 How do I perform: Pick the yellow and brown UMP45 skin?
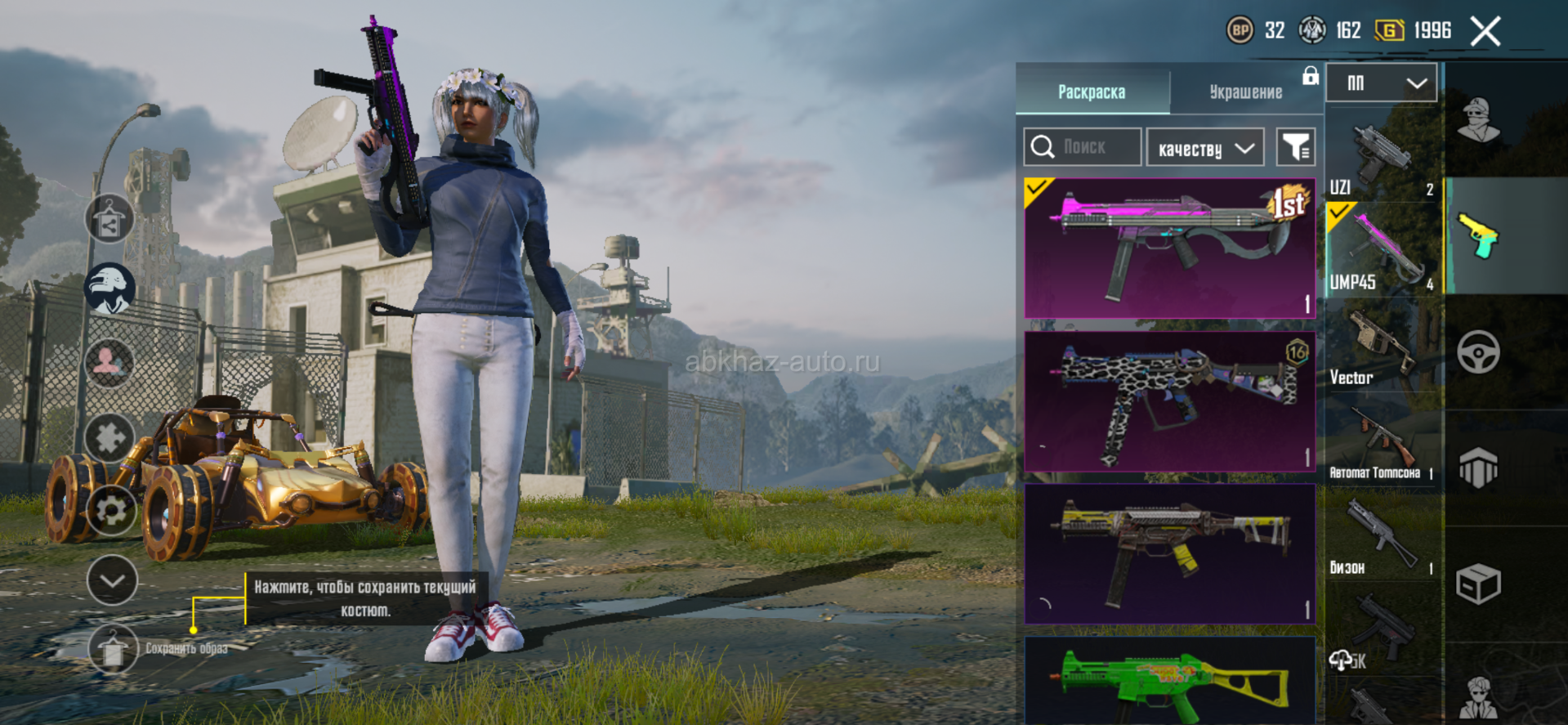click(x=1169, y=553)
